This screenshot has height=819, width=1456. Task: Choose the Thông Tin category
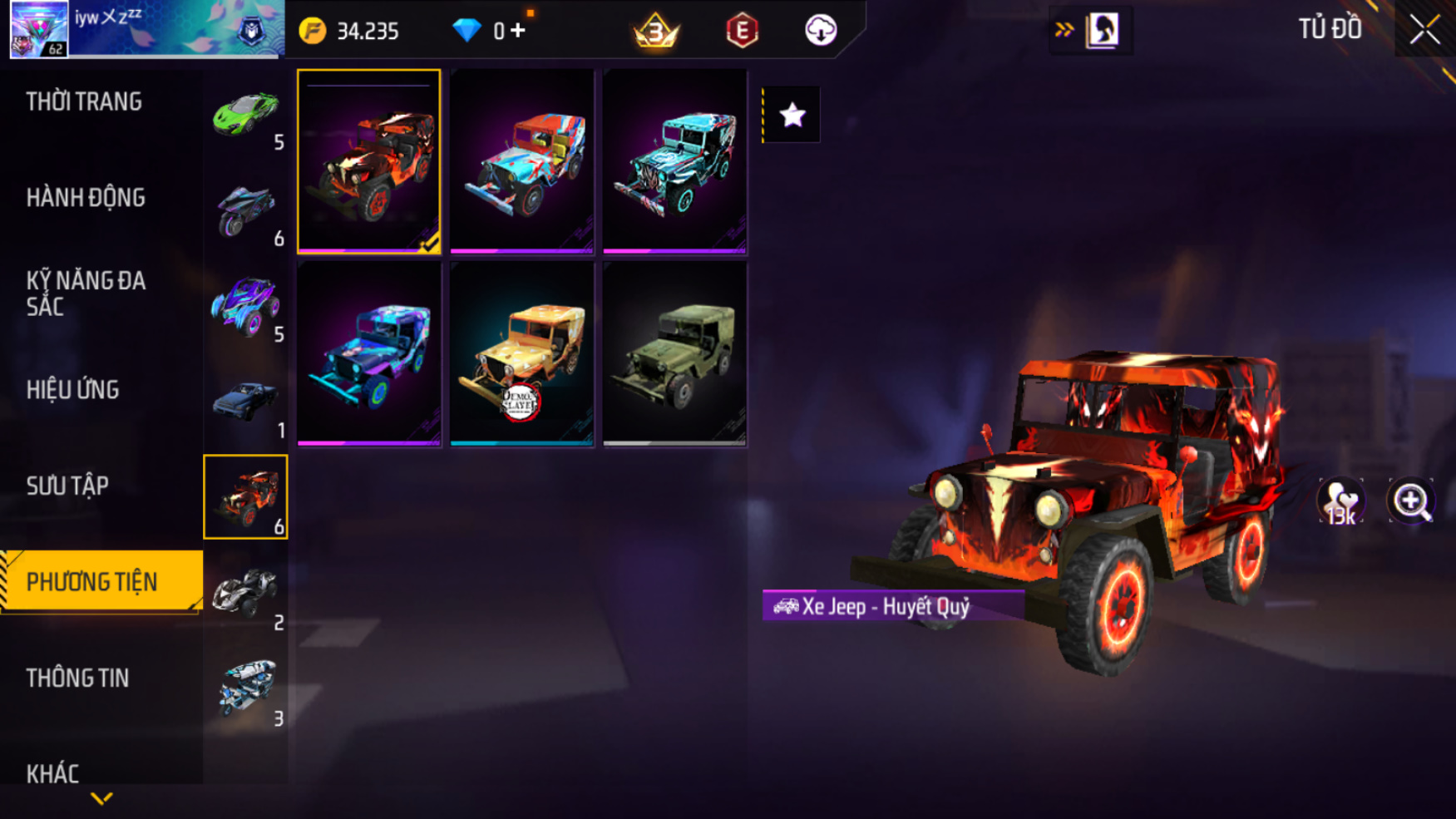click(77, 678)
